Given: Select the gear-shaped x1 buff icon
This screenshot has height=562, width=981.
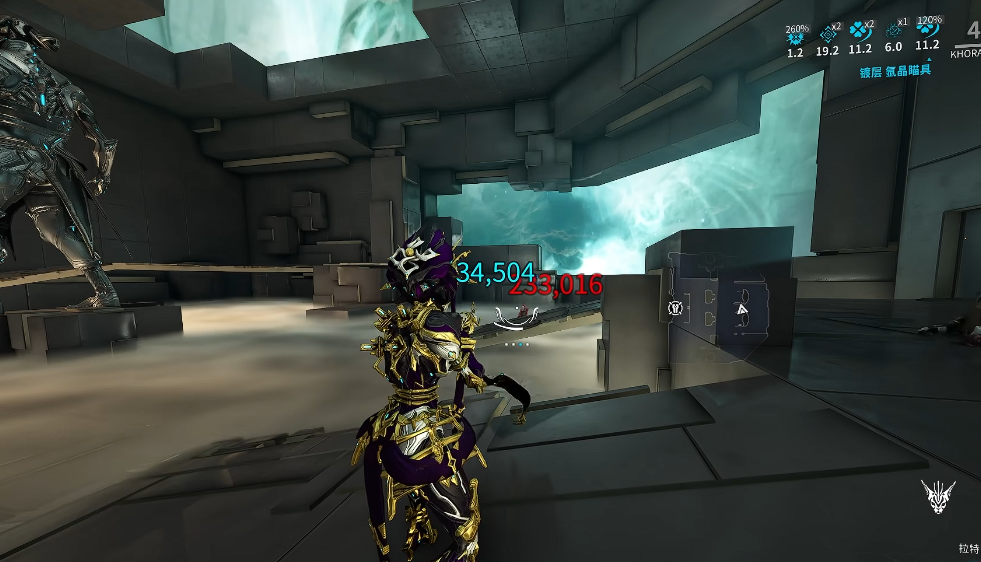Looking at the screenshot, I should 893,33.
